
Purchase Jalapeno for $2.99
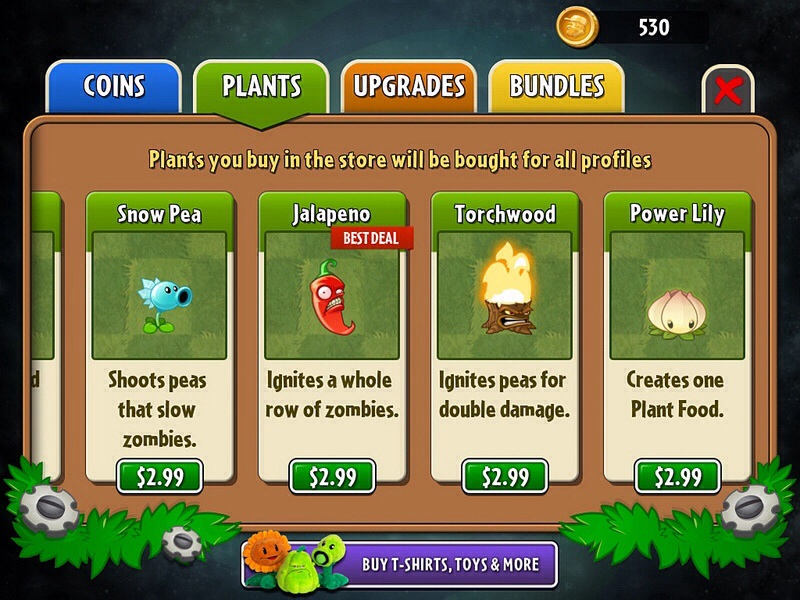(x=332, y=476)
